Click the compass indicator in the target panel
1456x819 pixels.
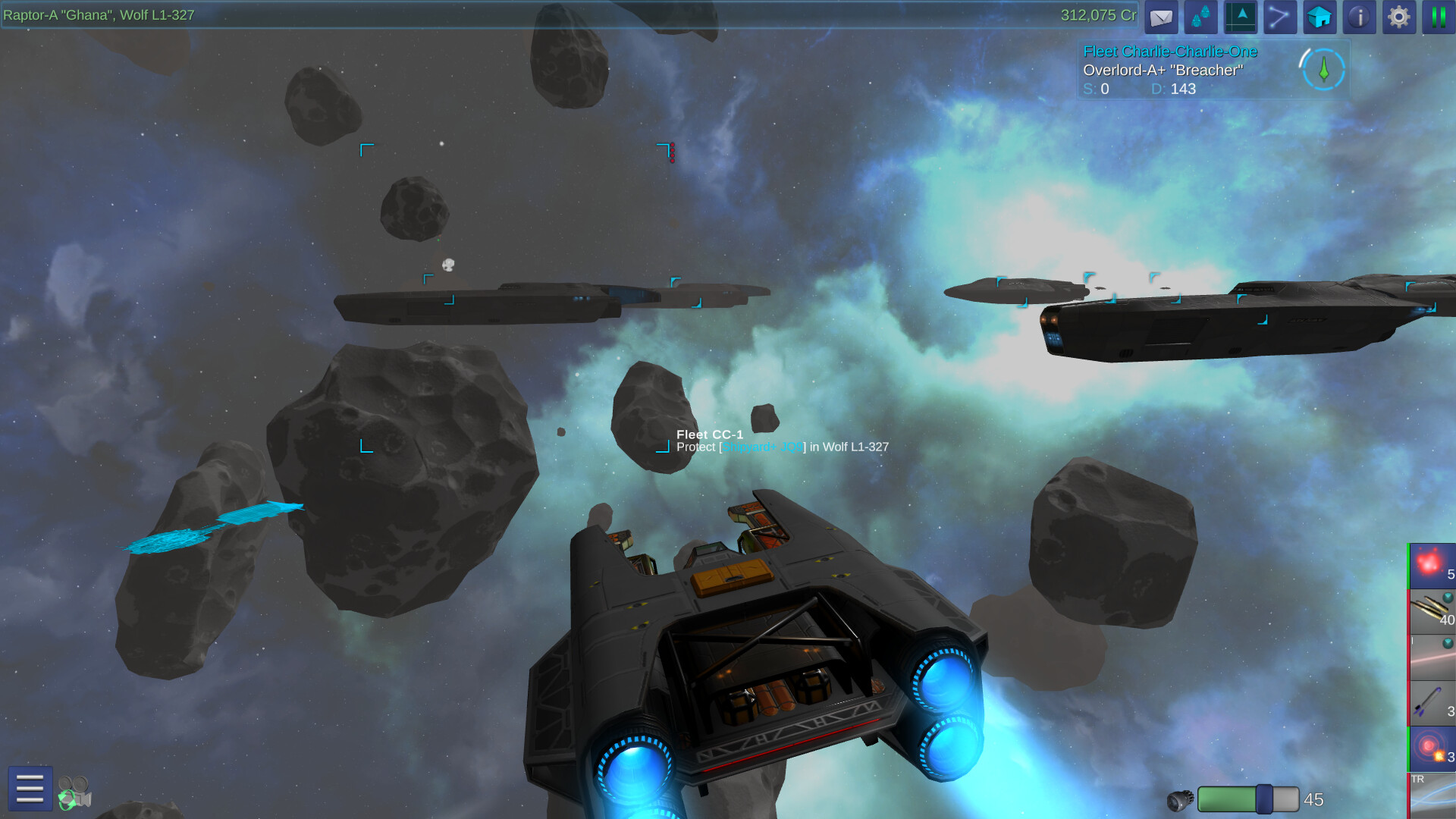pos(1323,72)
